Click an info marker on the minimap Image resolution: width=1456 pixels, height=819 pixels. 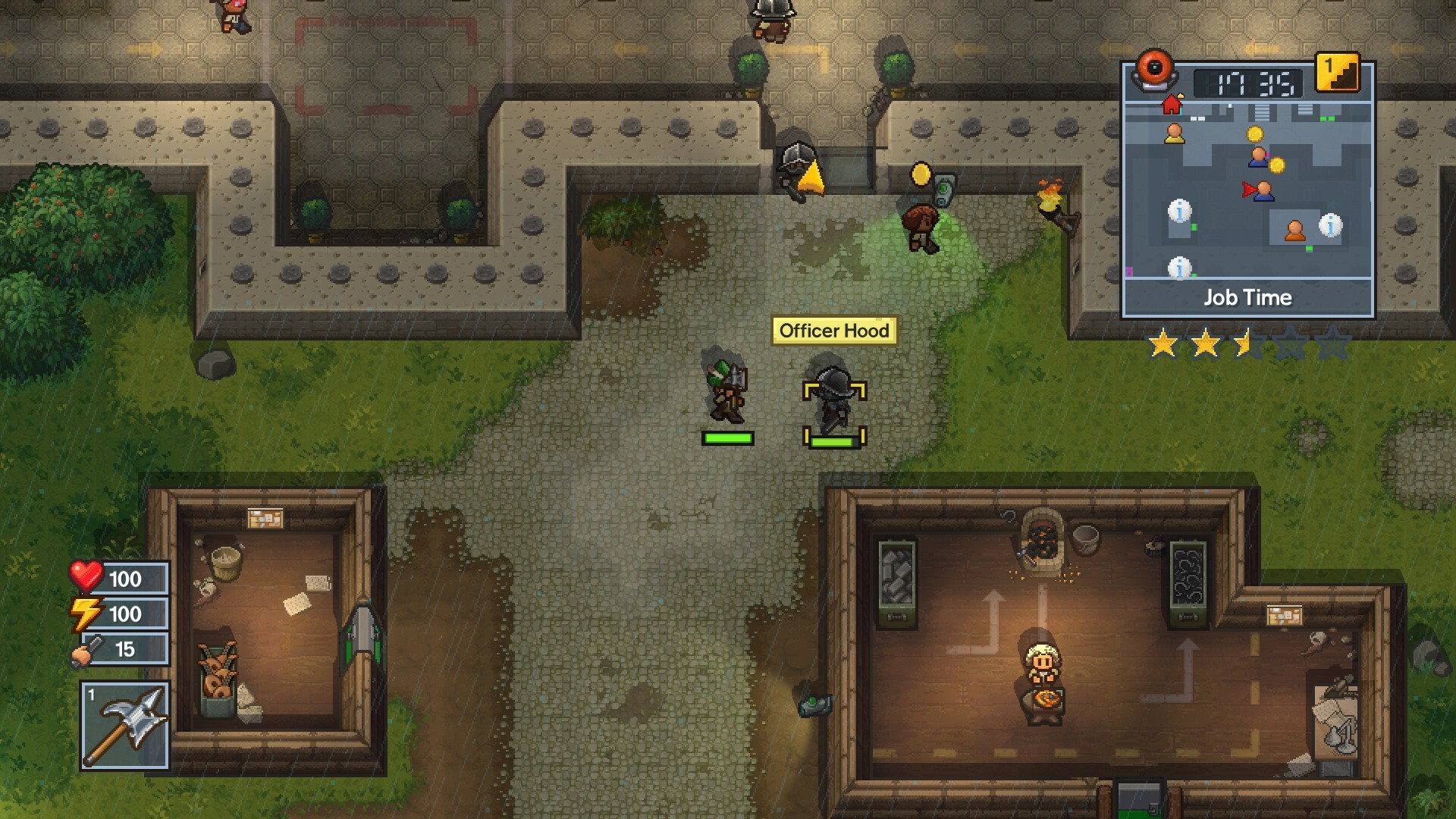point(1179,212)
